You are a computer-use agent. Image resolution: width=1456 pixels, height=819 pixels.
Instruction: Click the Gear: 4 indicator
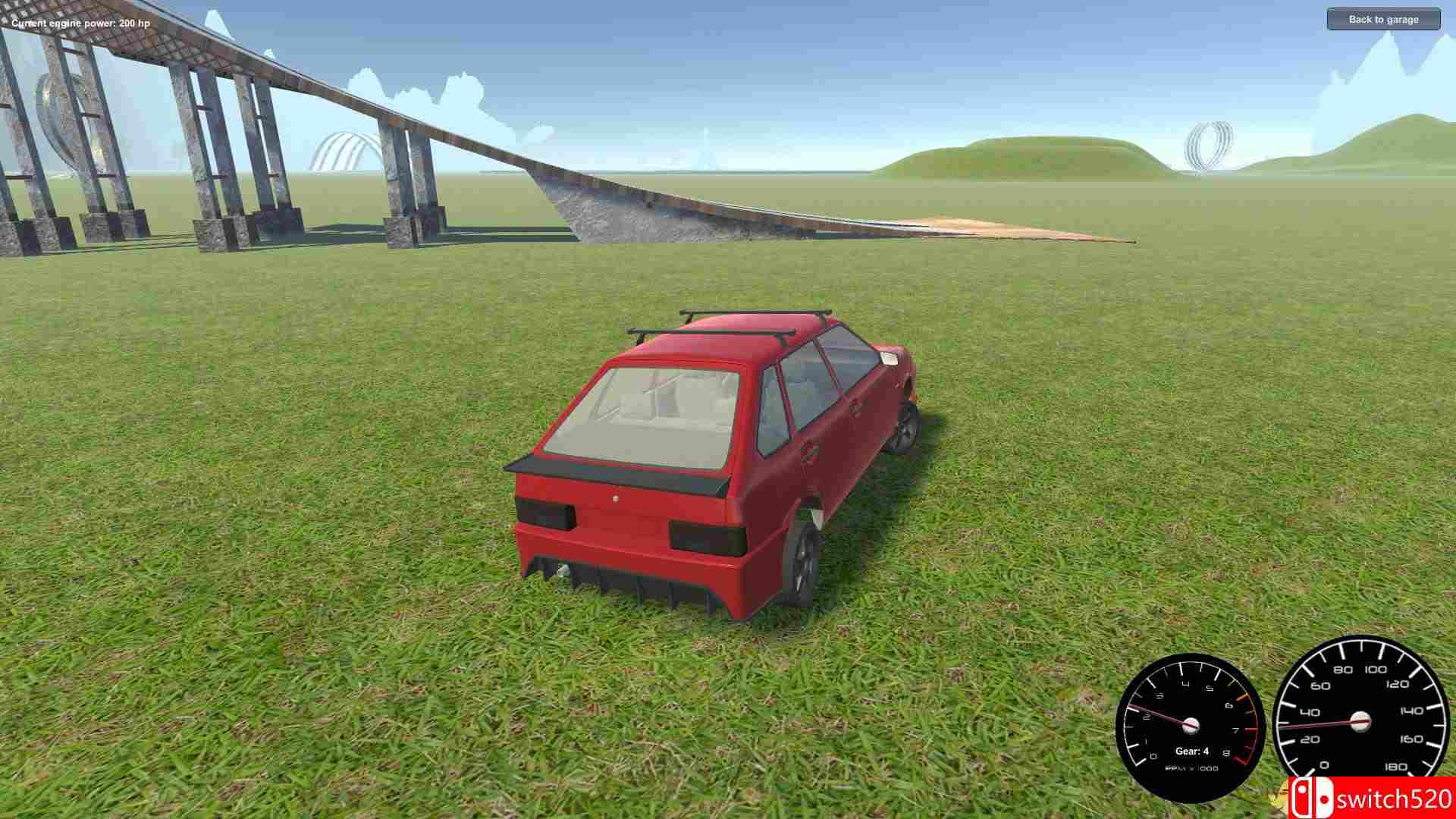1192,752
